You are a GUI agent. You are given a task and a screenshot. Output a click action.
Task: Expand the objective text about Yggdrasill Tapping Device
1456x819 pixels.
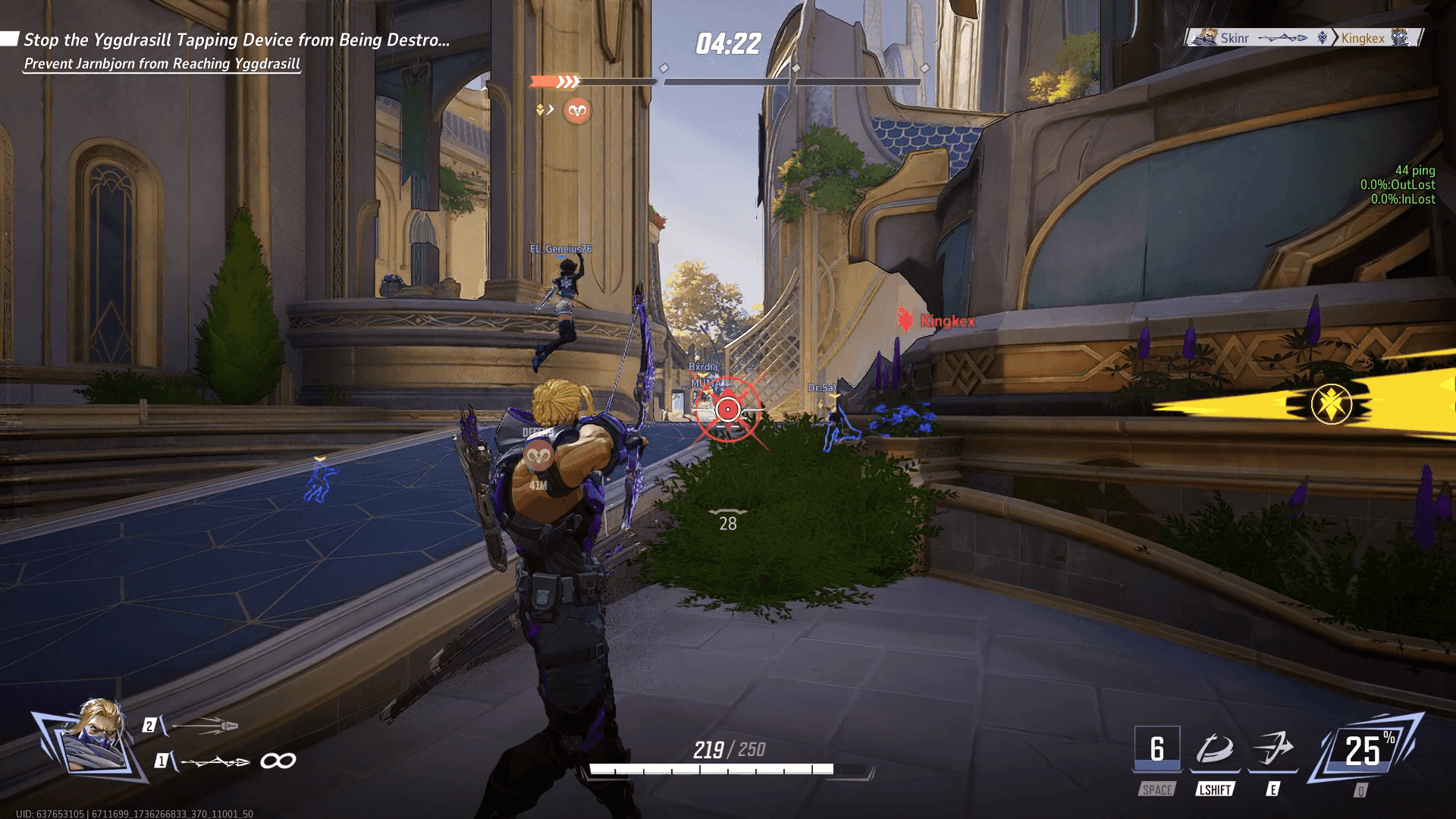pos(235,39)
